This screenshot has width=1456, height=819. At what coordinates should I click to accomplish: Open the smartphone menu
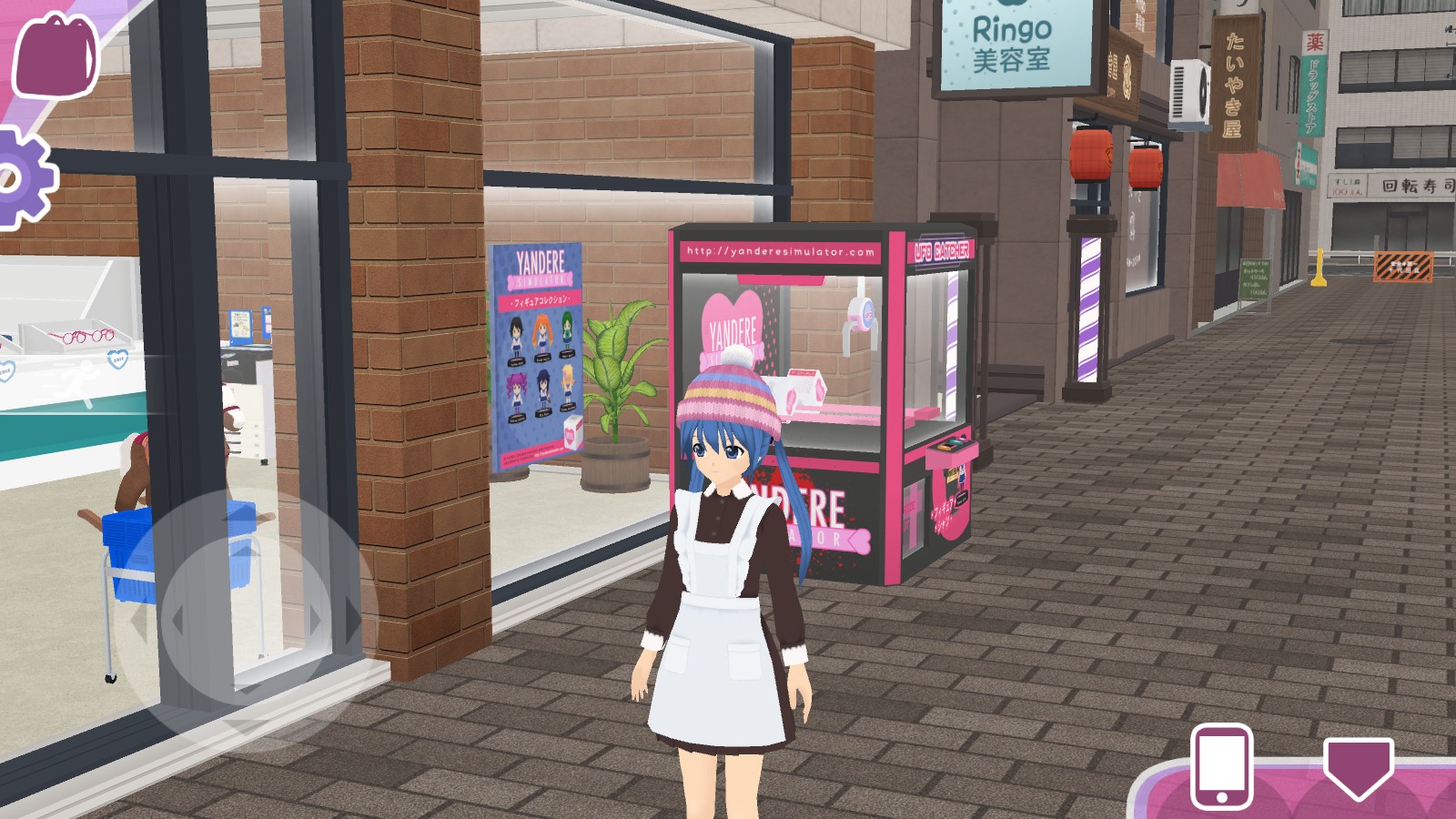point(1221,766)
